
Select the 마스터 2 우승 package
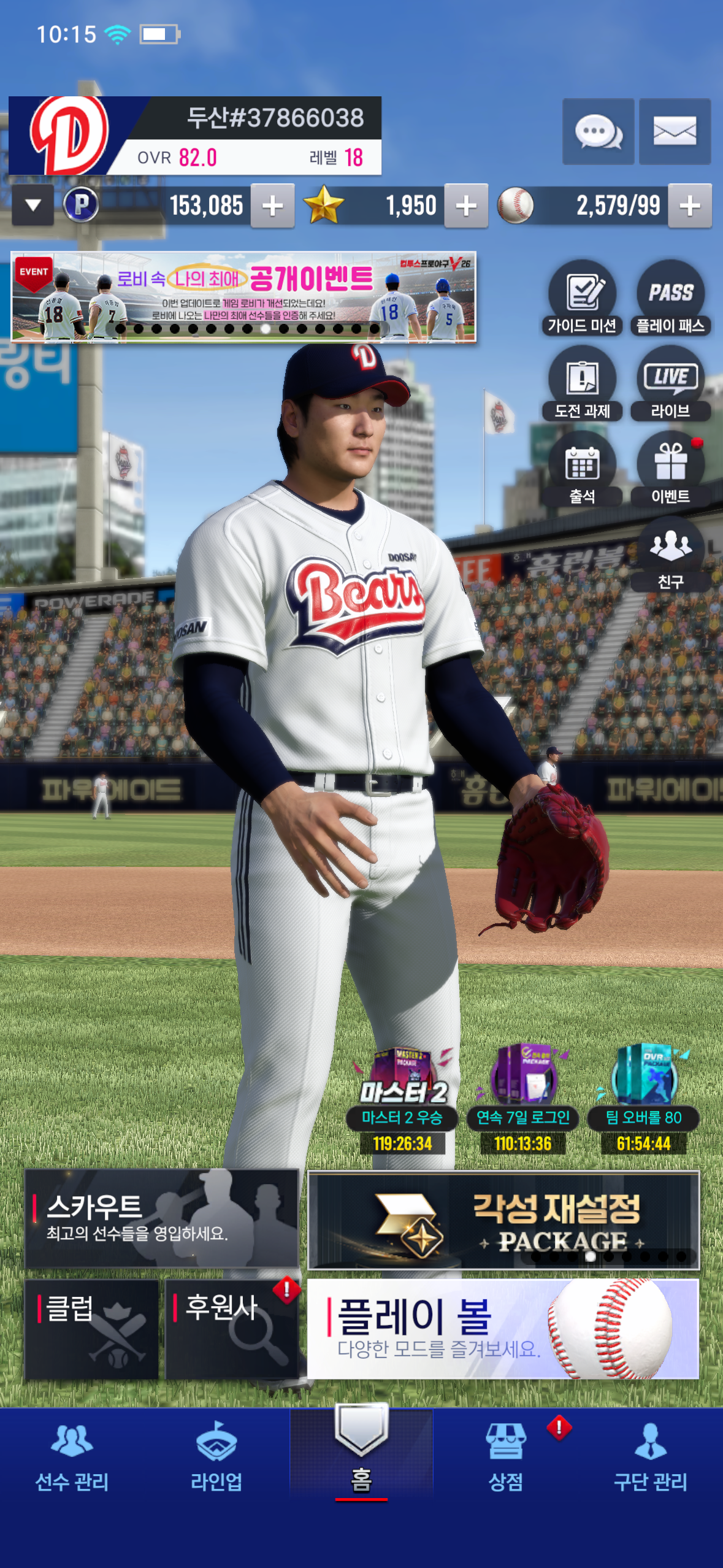point(402,1098)
